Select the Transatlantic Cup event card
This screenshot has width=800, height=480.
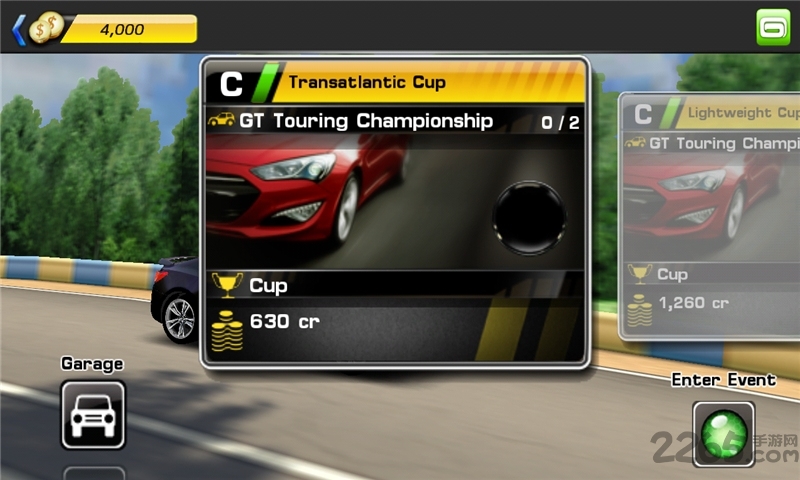click(x=394, y=212)
